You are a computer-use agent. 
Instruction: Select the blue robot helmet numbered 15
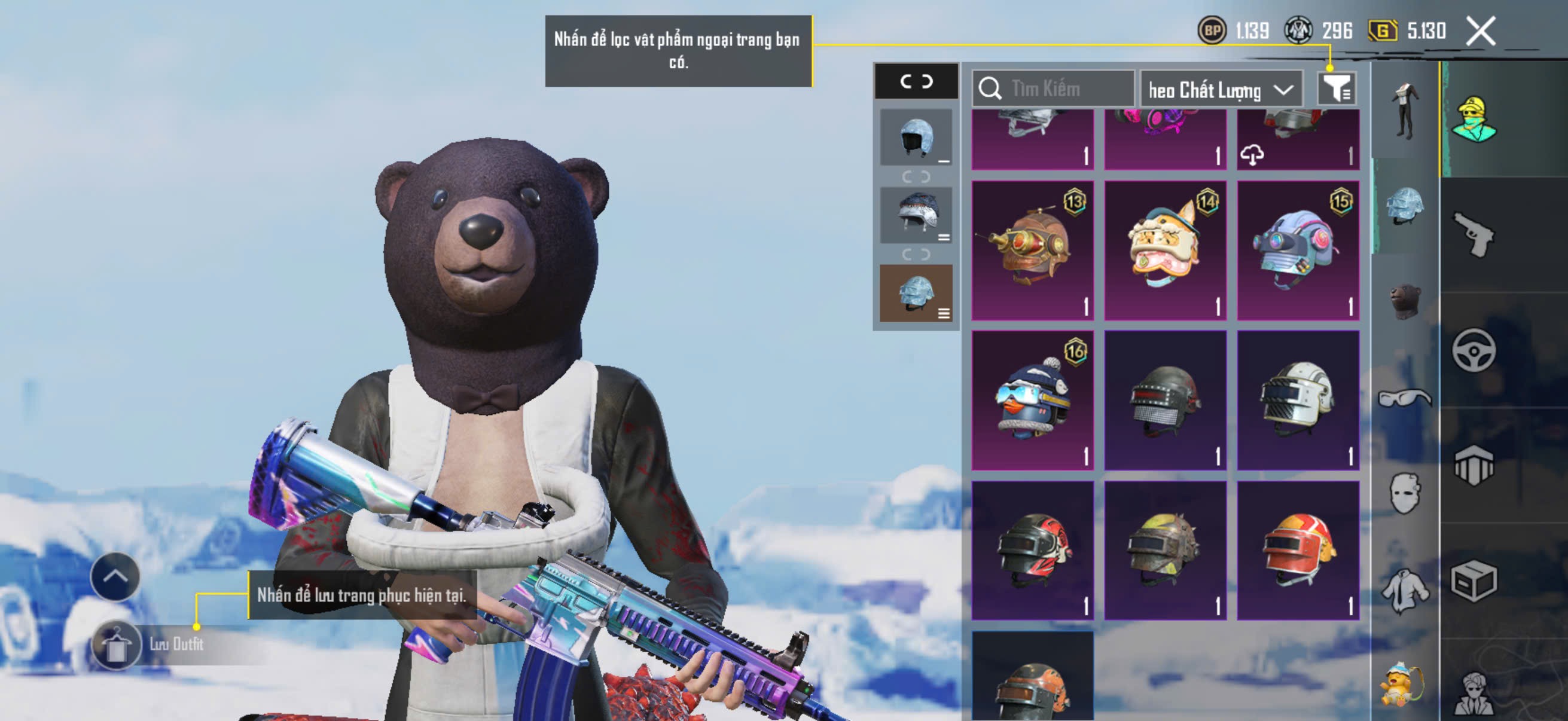tap(1298, 250)
